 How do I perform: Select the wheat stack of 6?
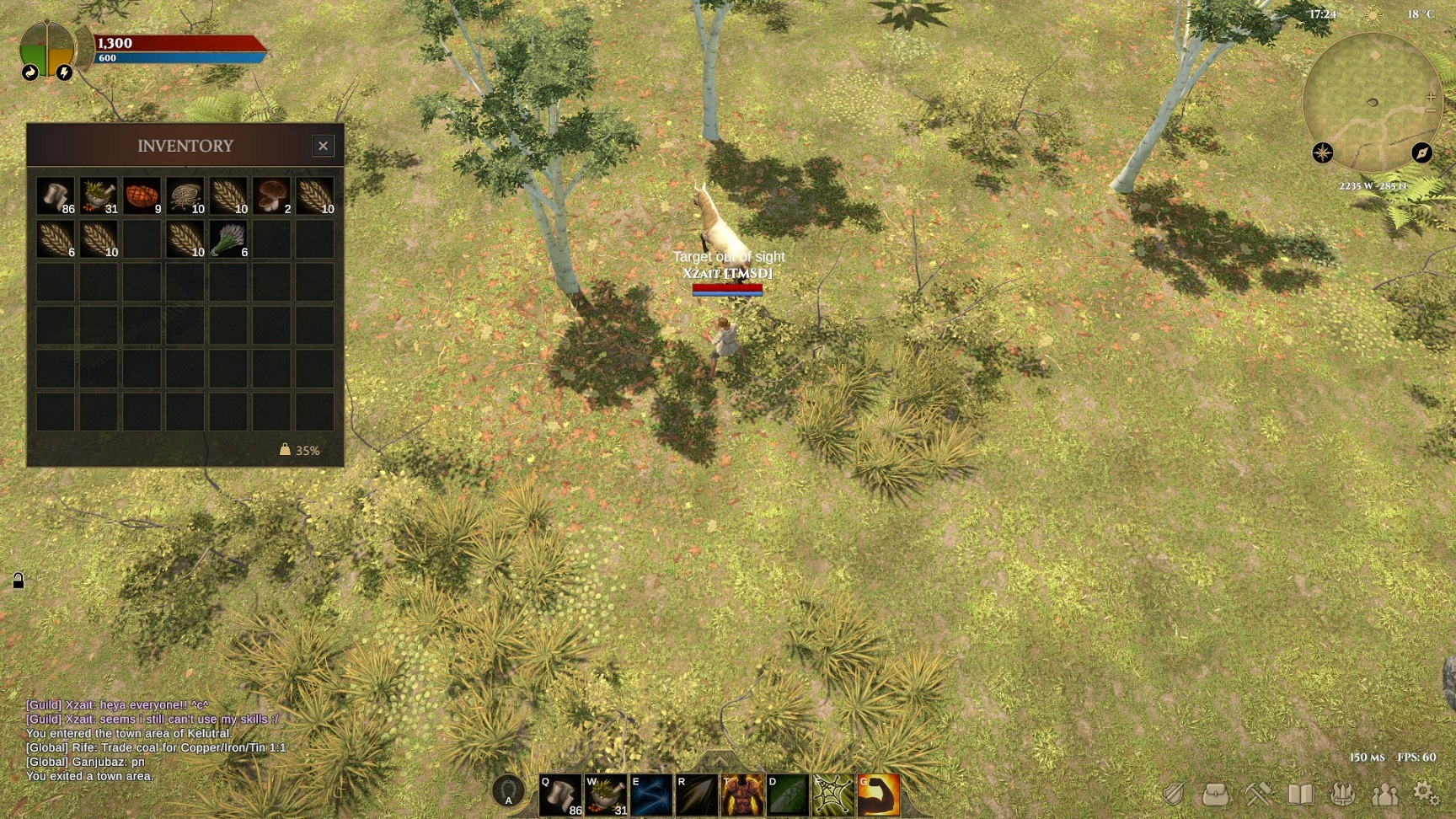(56, 240)
